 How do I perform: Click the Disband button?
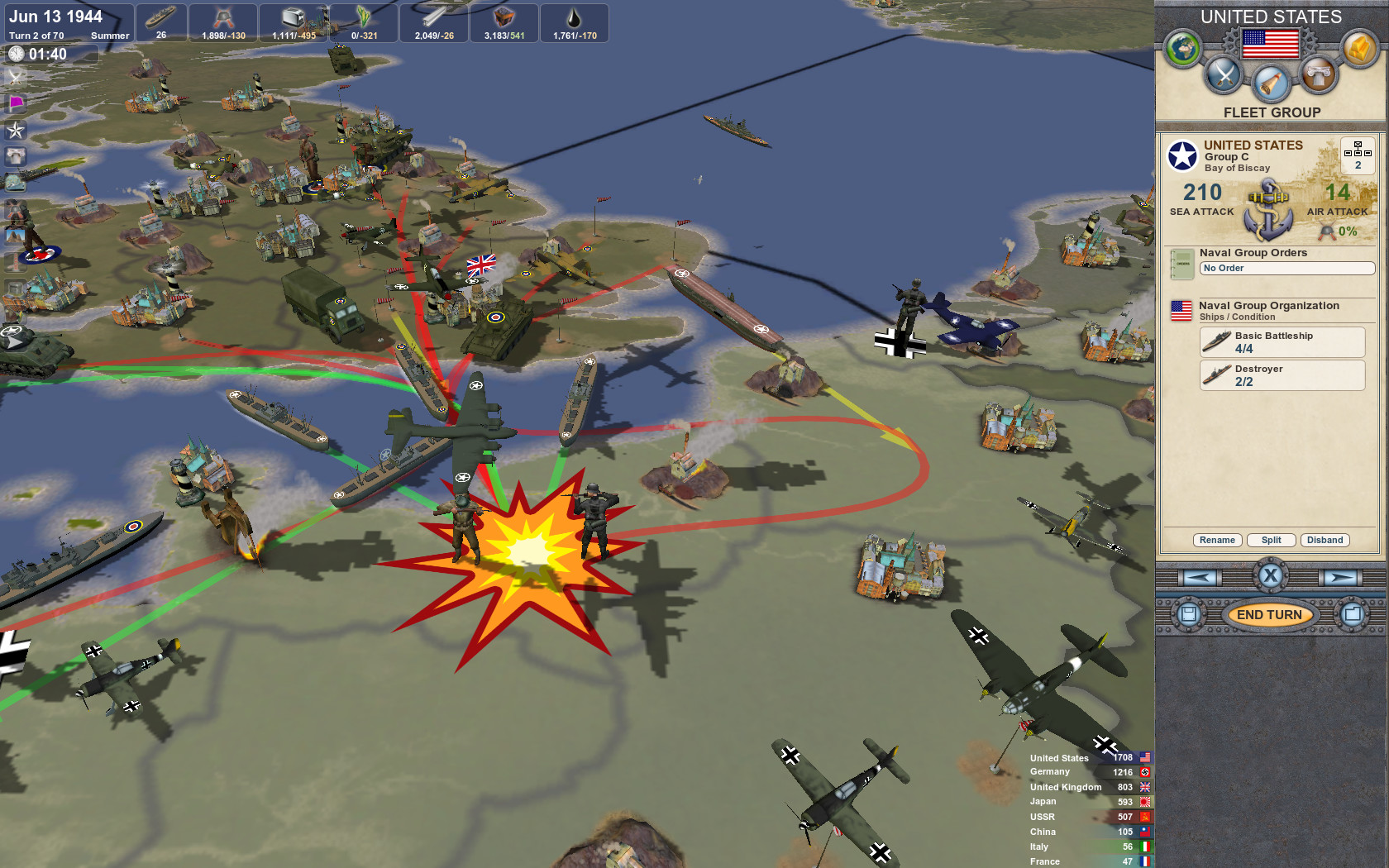click(1325, 540)
